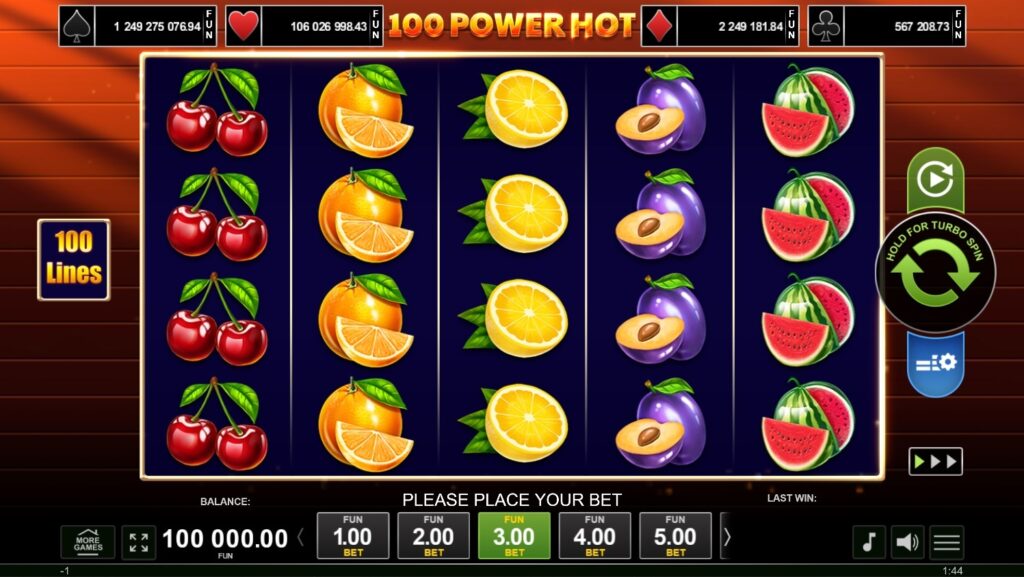View the club jackpot panel
Viewport: 1024px width, 577px height.
900,26
